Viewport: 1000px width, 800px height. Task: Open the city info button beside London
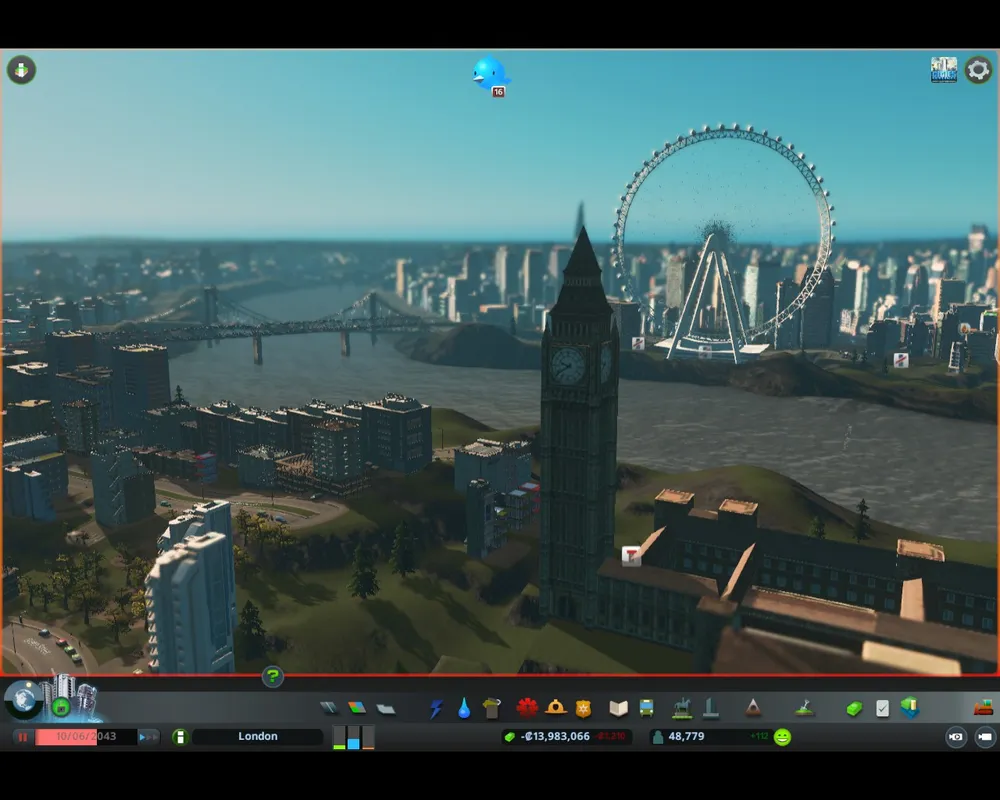click(180, 737)
